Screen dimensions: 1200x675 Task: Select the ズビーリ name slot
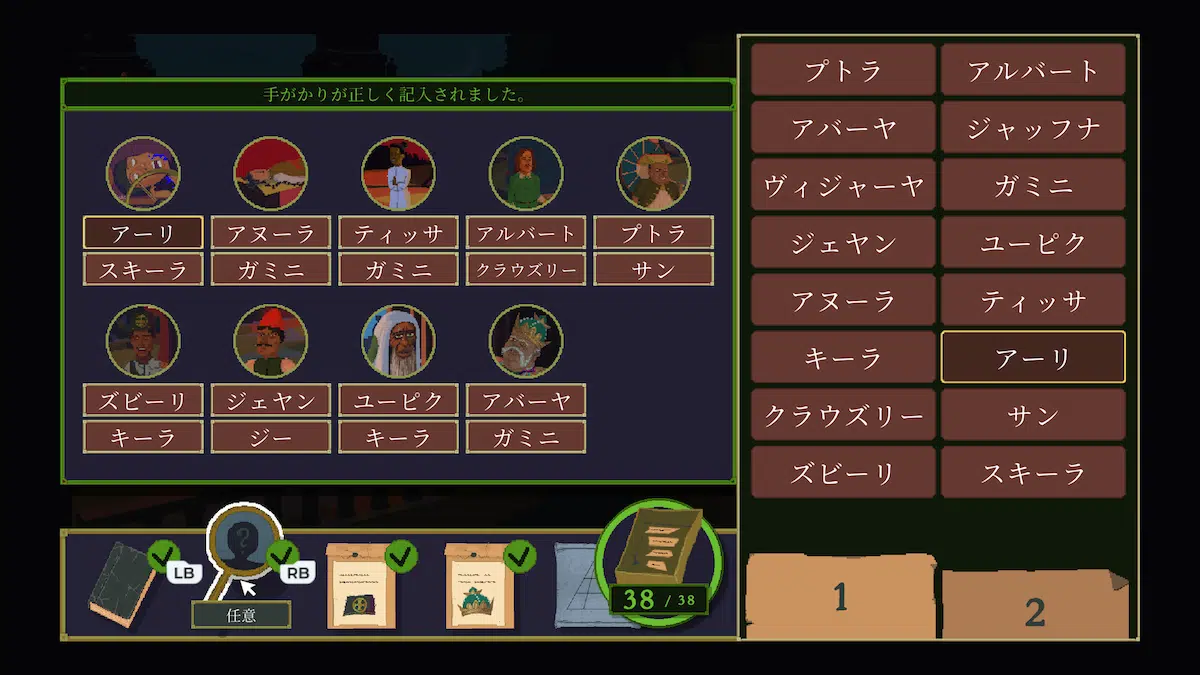[x=143, y=401]
